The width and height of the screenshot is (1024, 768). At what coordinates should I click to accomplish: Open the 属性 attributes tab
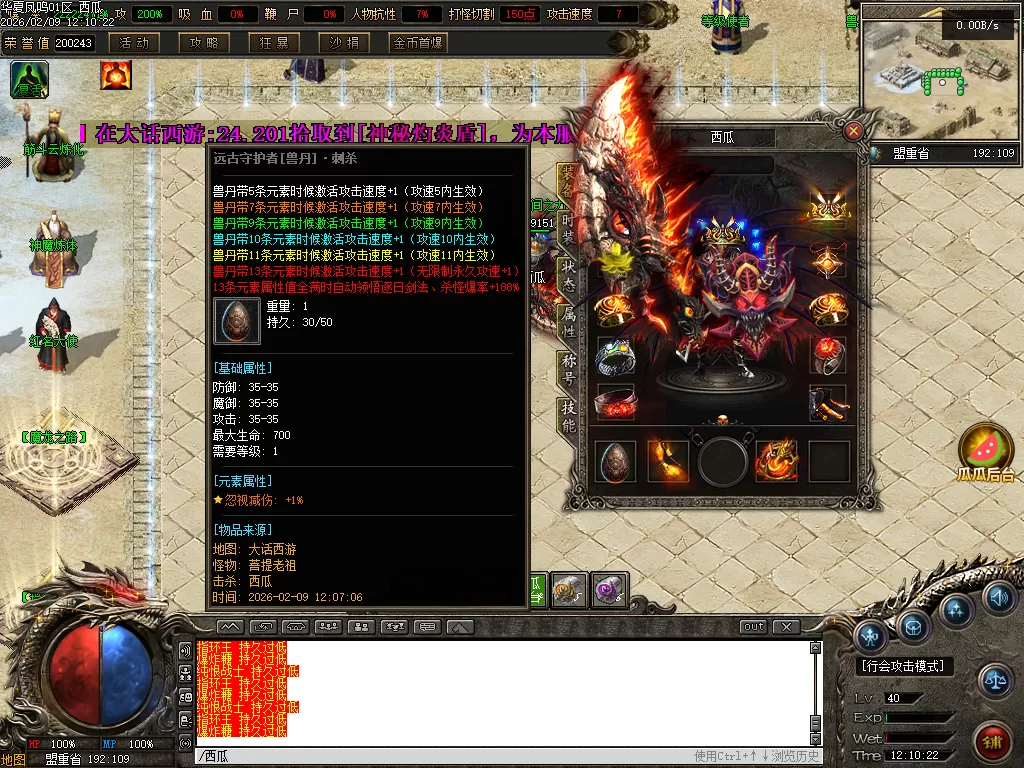[x=567, y=322]
